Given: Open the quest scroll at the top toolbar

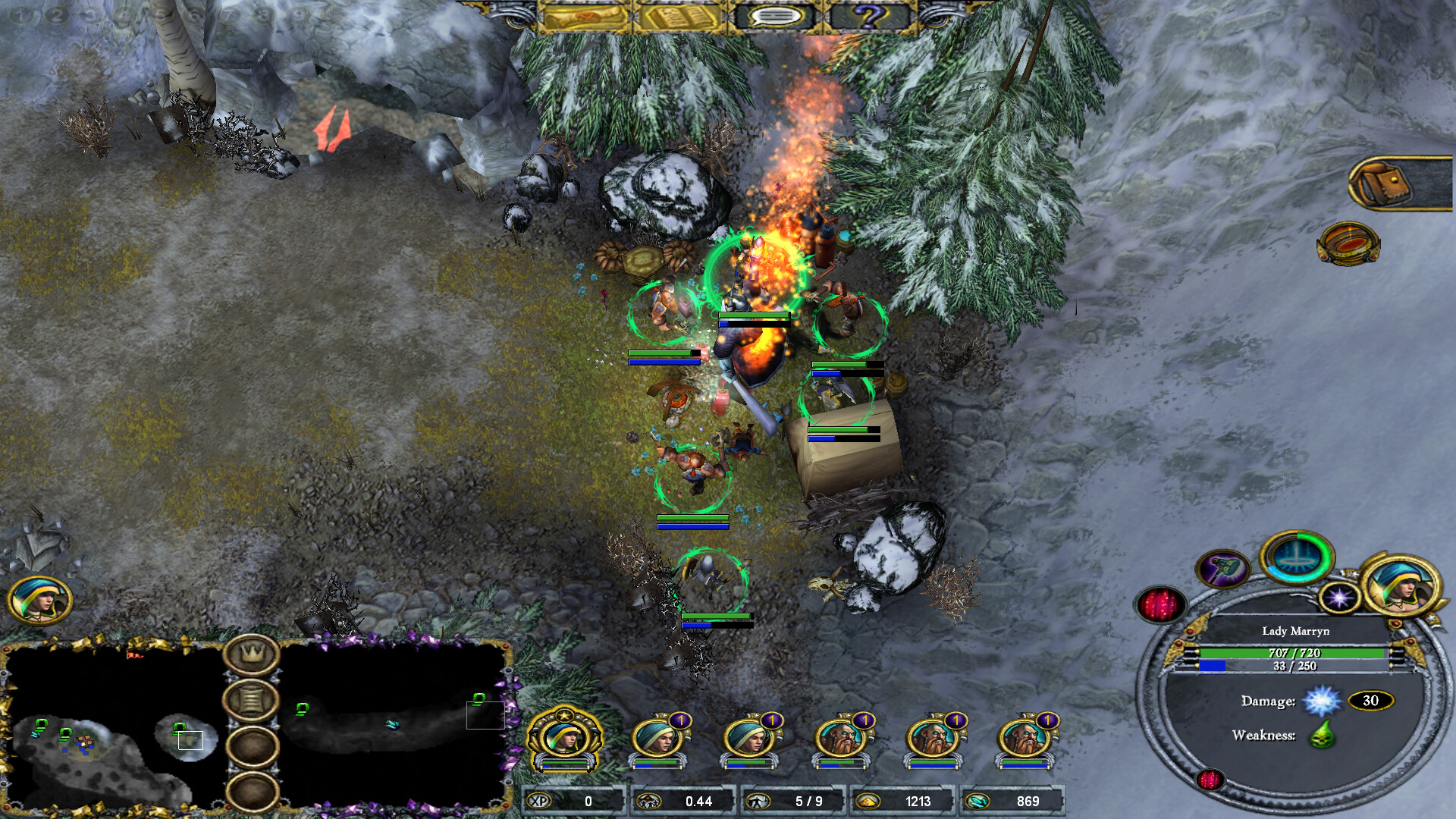Looking at the screenshot, I should click(585, 17).
